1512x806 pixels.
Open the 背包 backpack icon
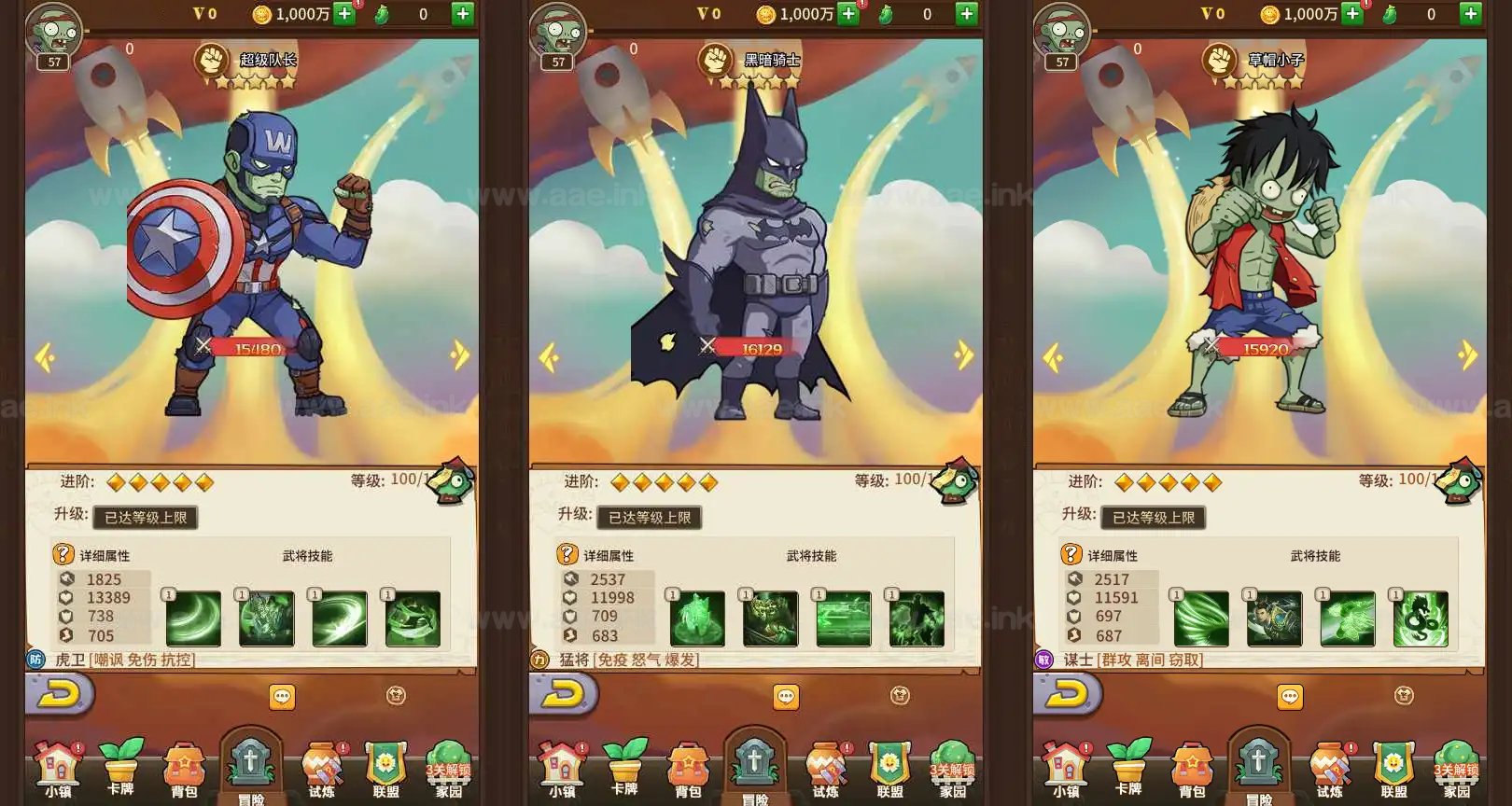186,770
